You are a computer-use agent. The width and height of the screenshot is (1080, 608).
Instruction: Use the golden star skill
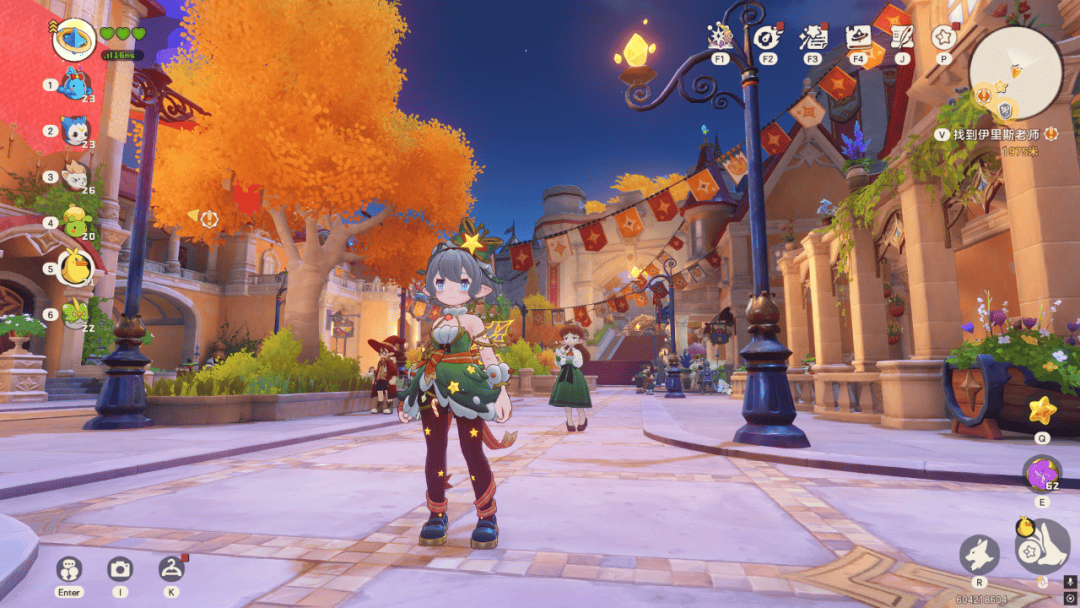pyautogui.click(x=1042, y=410)
